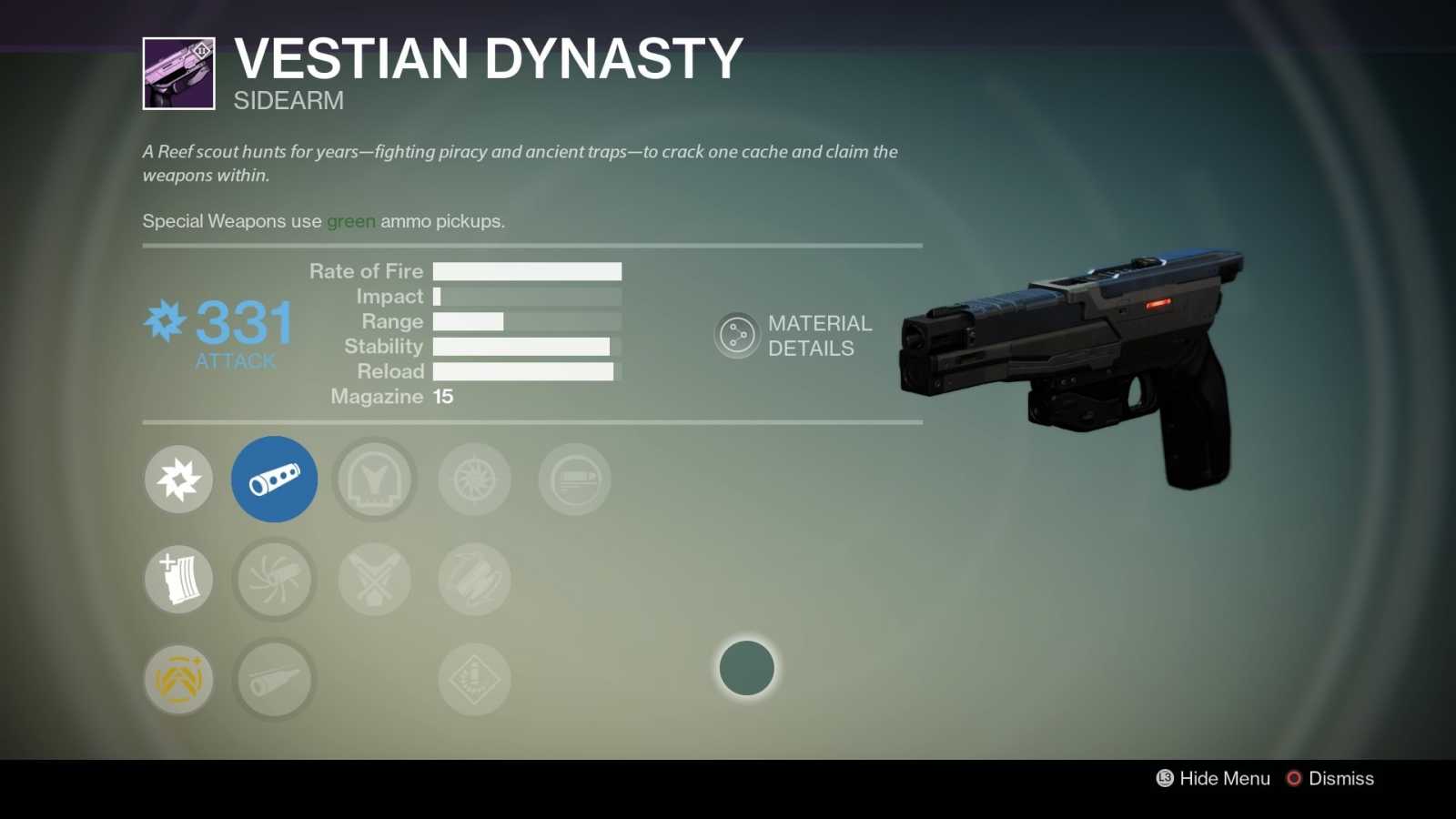Toggle the spinning rotor perk in middle row
Image resolution: width=1456 pixels, height=819 pixels.
click(274, 579)
